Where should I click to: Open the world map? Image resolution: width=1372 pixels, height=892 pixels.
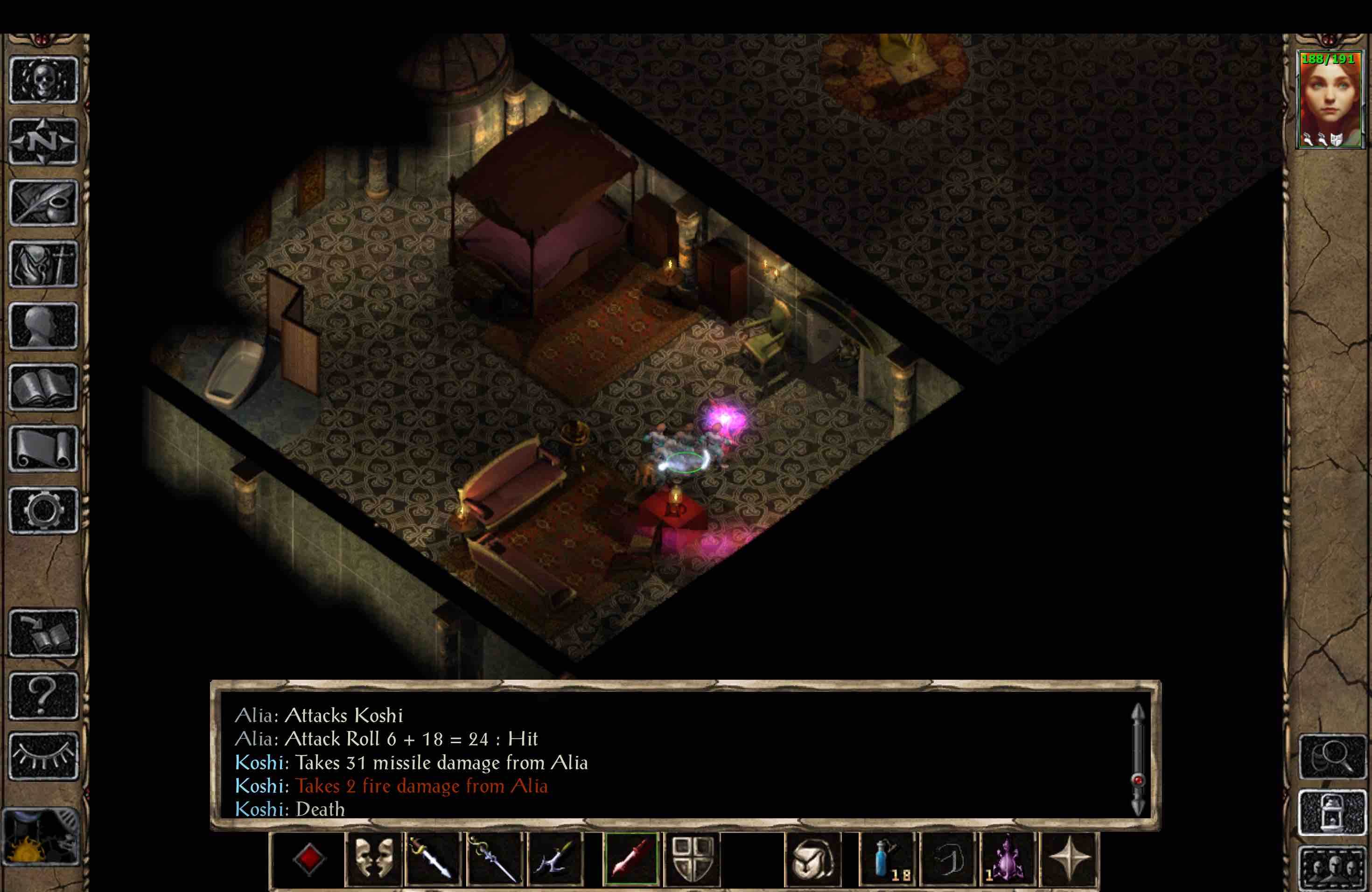(43, 141)
